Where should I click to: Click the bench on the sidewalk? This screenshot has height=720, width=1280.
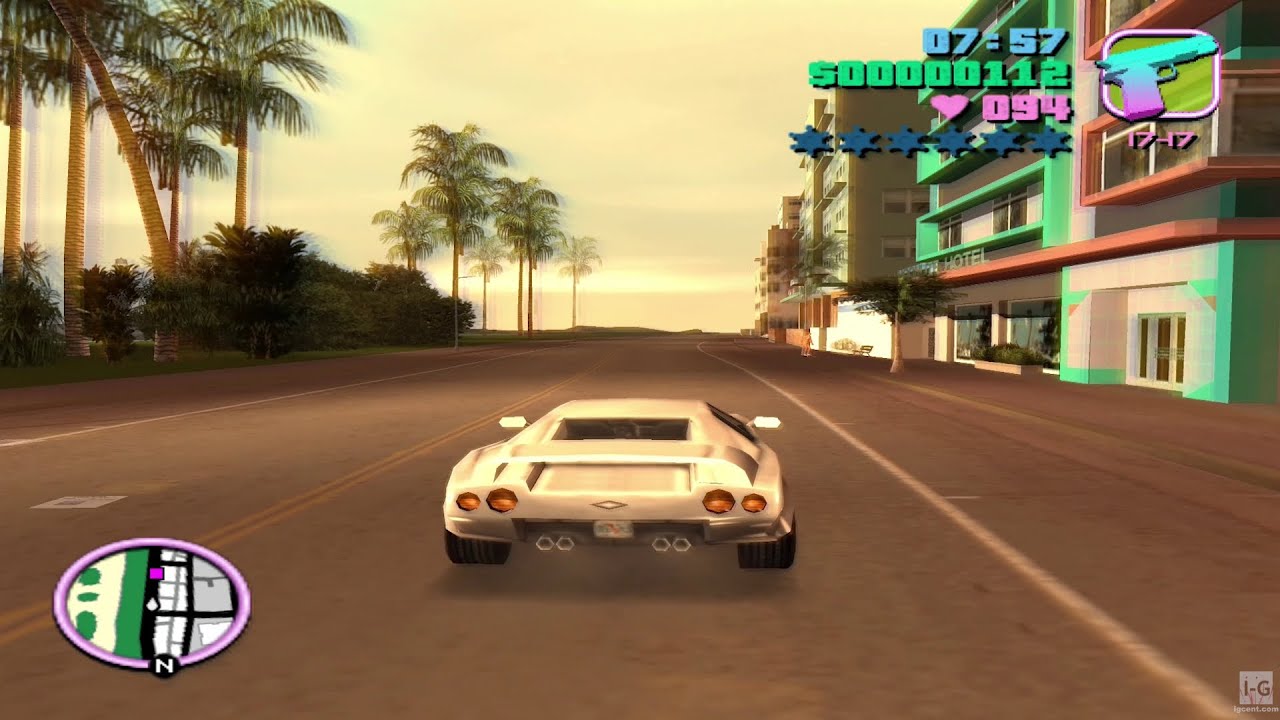pos(864,350)
